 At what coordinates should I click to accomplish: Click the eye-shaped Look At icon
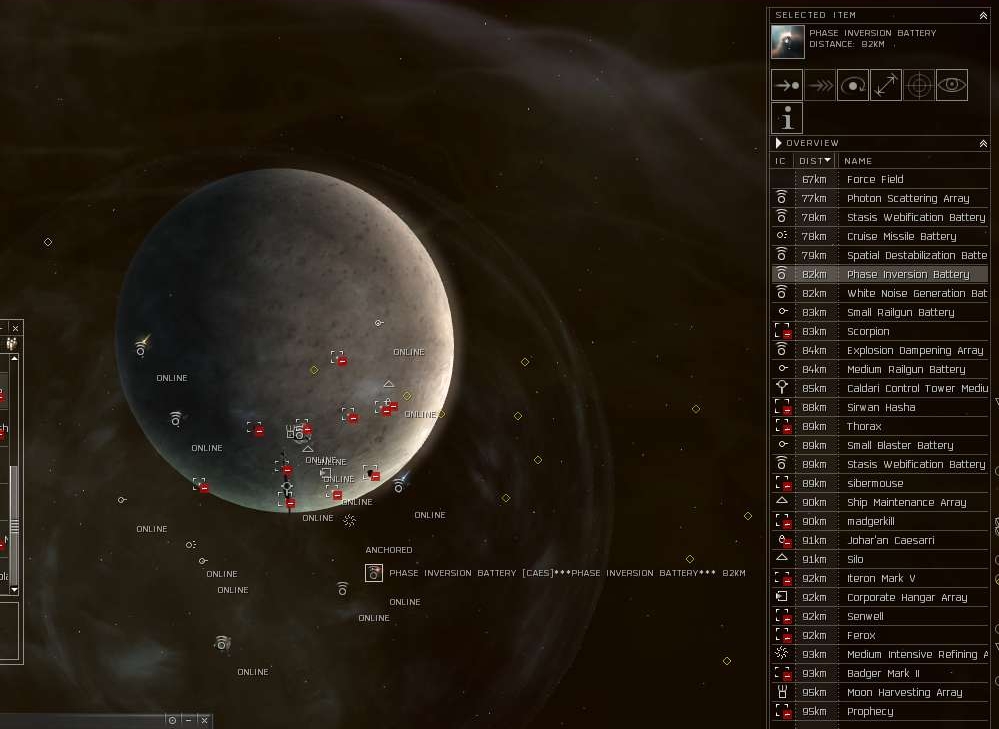point(952,85)
